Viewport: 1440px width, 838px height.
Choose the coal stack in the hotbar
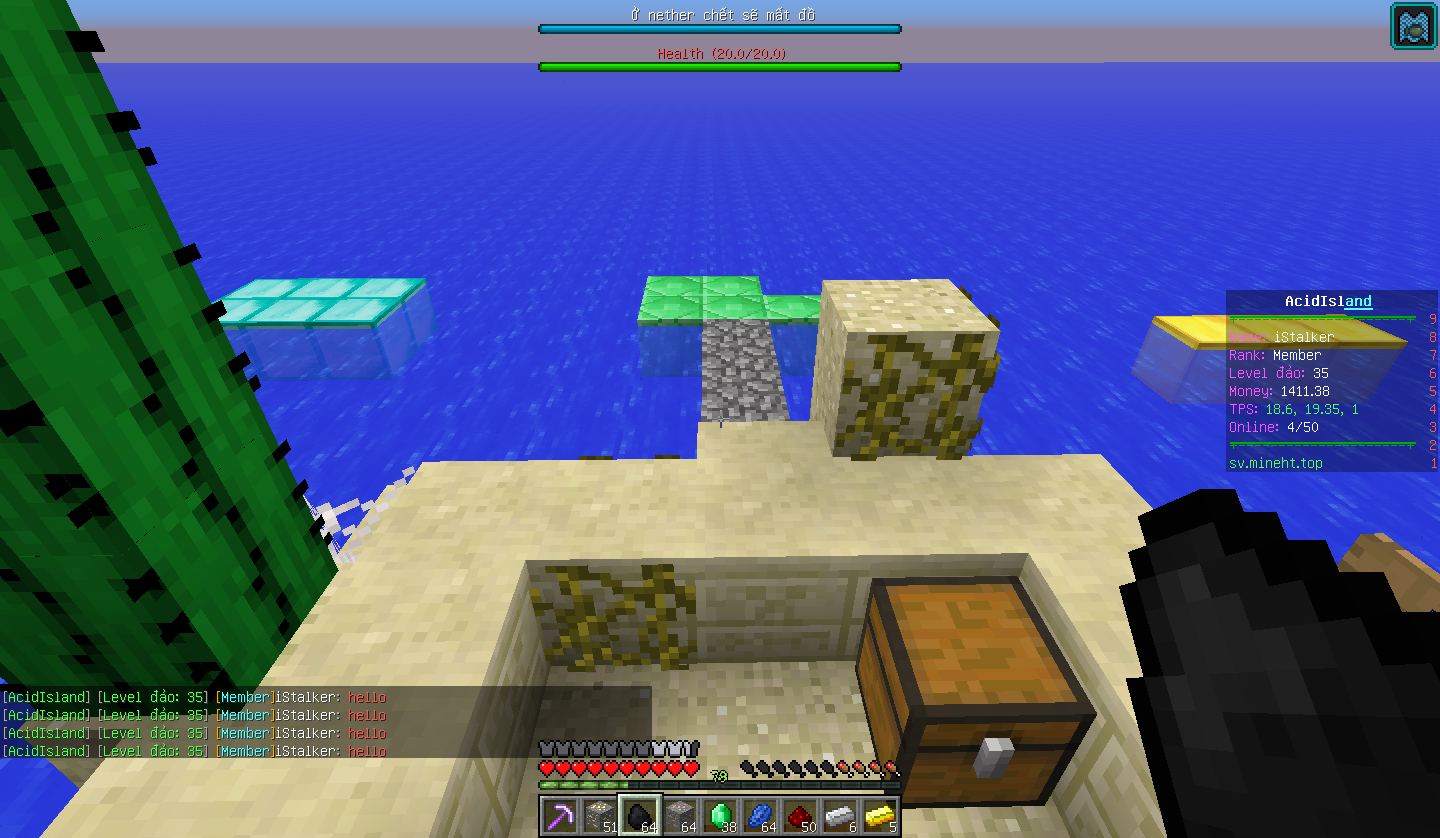pyautogui.click(x=639, y=816)
